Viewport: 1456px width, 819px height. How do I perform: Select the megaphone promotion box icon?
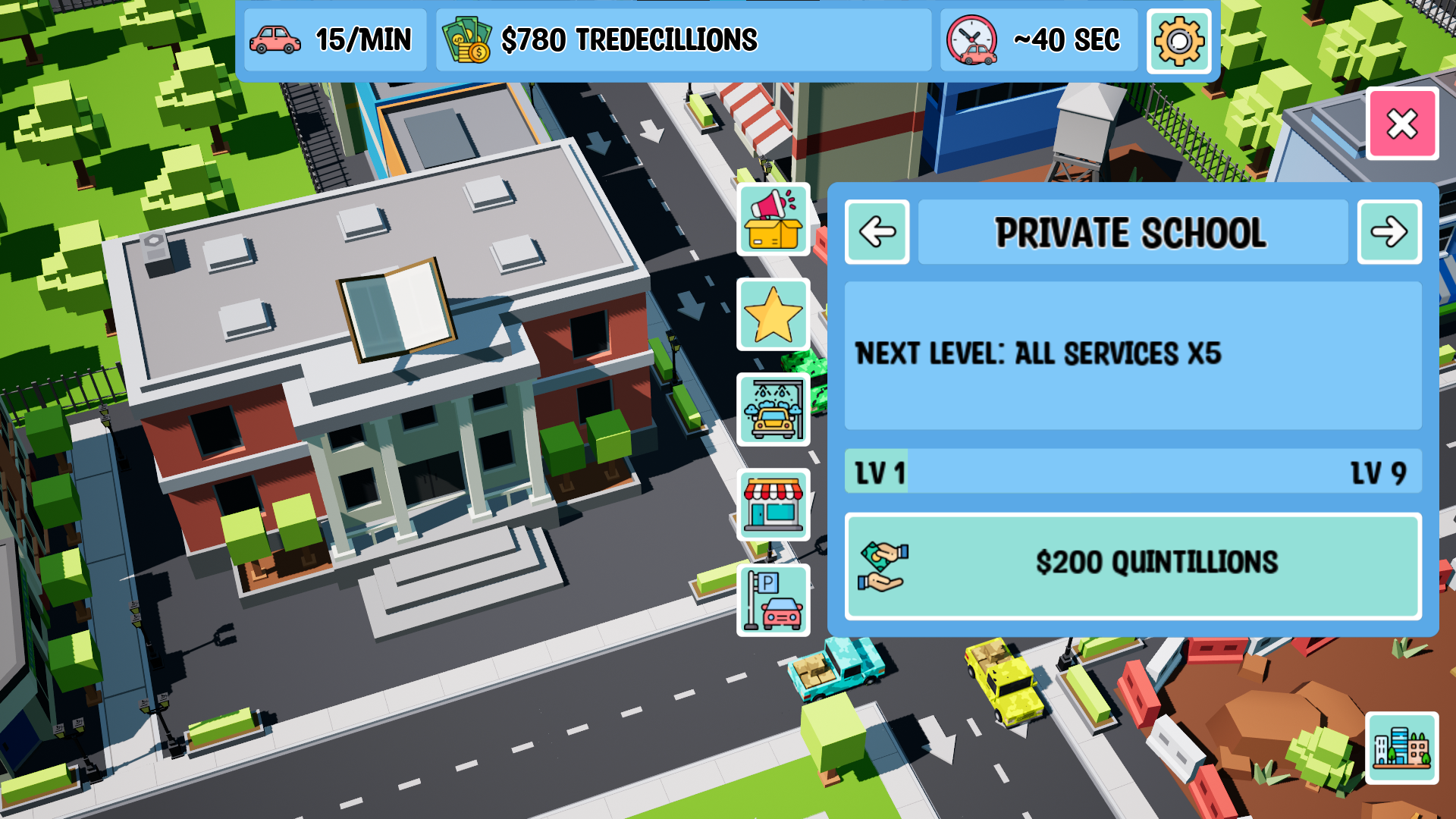(773, 220)
